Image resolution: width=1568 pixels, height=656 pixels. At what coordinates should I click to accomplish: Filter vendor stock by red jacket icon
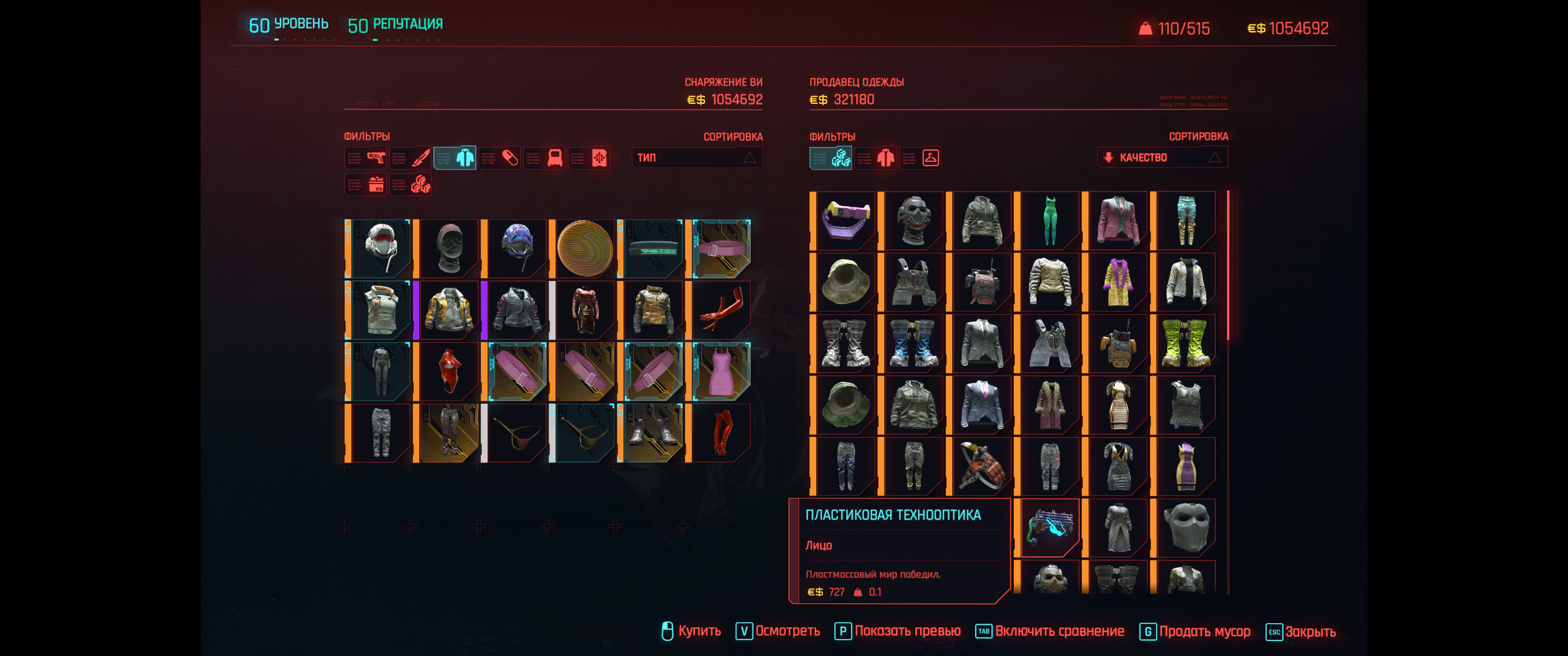pyautogui.click(x=876, y=158)
